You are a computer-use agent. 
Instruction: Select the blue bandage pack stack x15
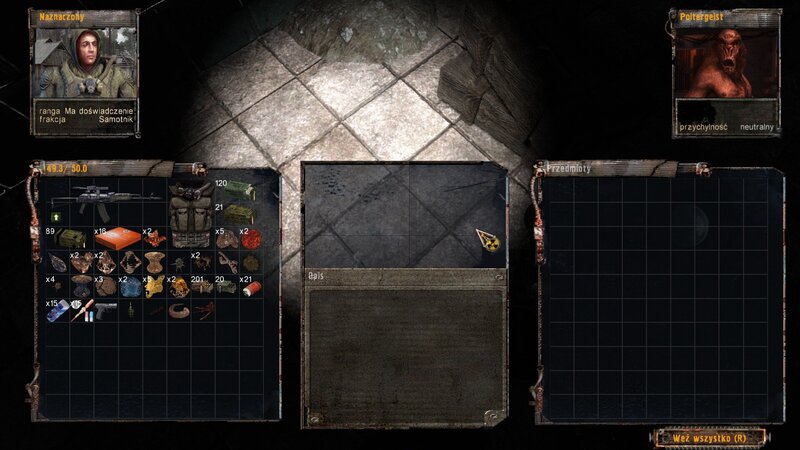point(58,311)
